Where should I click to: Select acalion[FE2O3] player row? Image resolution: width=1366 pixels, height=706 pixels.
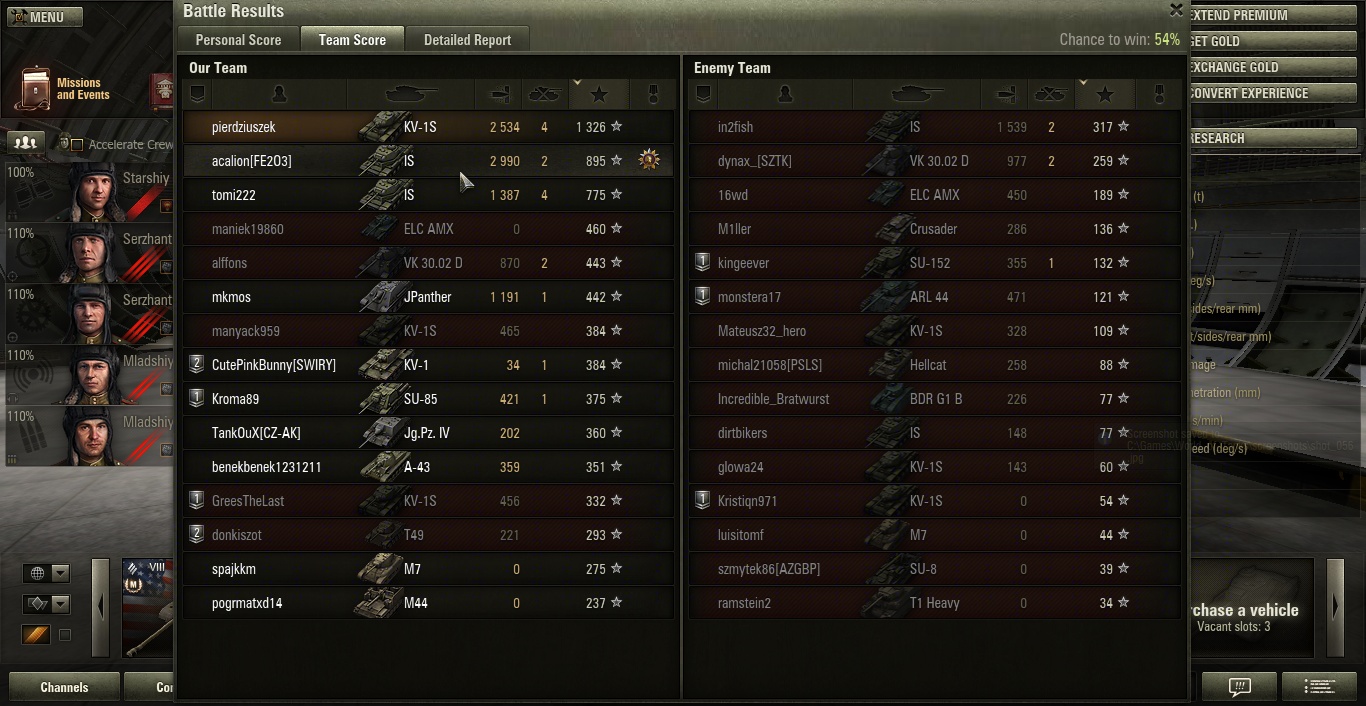[x=428, y=161]
